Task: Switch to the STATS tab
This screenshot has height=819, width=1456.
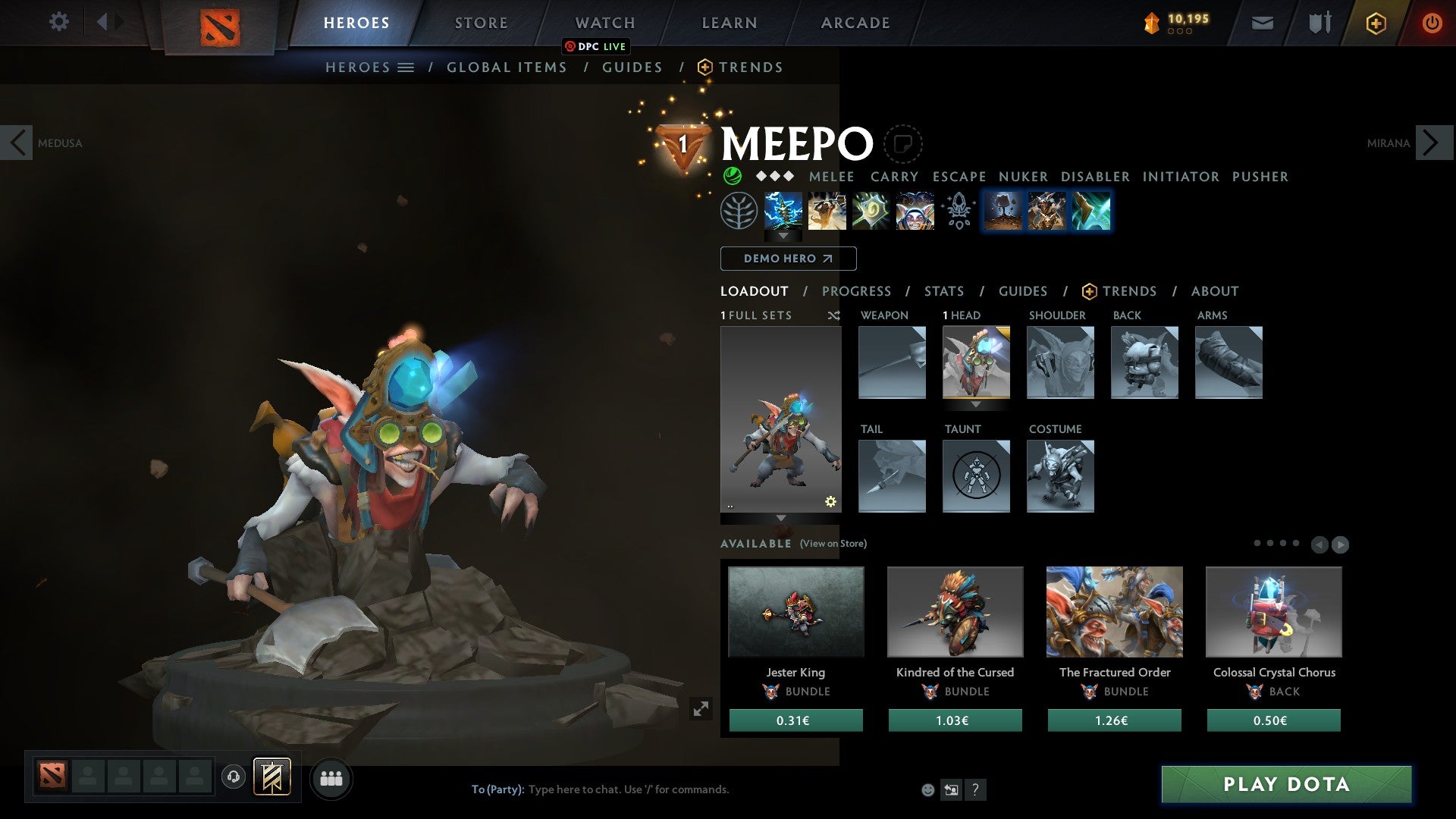Action: coord(943,291)
